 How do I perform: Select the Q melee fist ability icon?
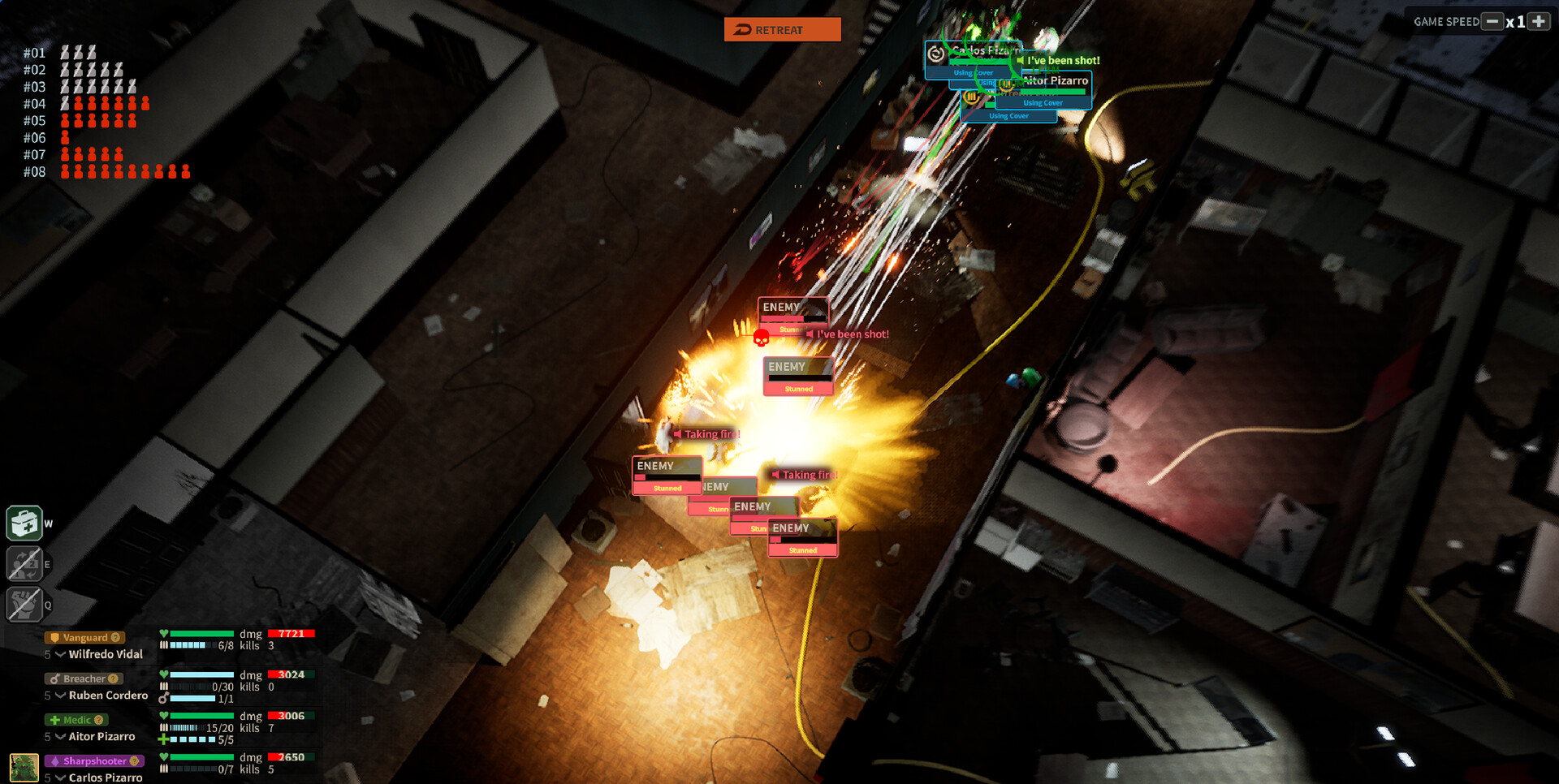(x=25, y=601)
